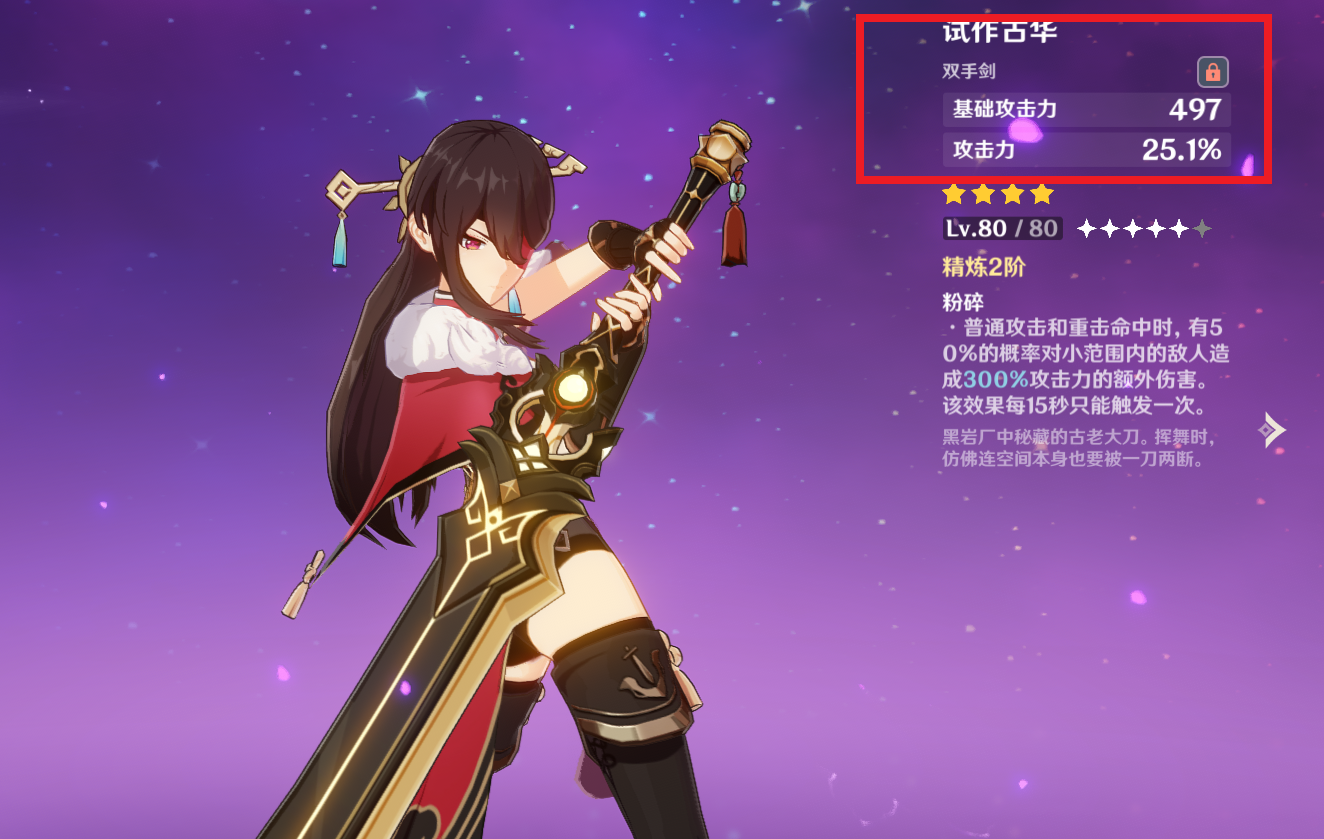1324x839 pixels.
Task: Click the greyed-out sixth ascension star
Action: (1202, 228)
